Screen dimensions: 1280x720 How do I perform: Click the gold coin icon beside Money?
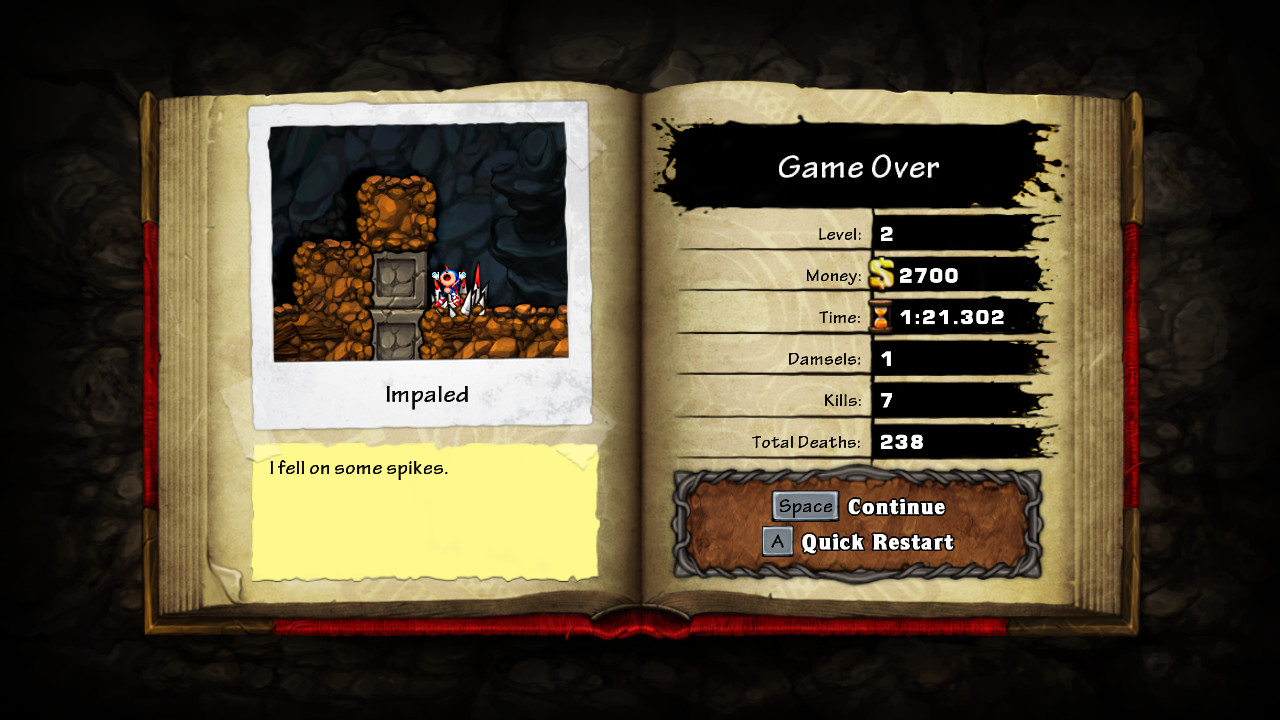tap(881, 275)
